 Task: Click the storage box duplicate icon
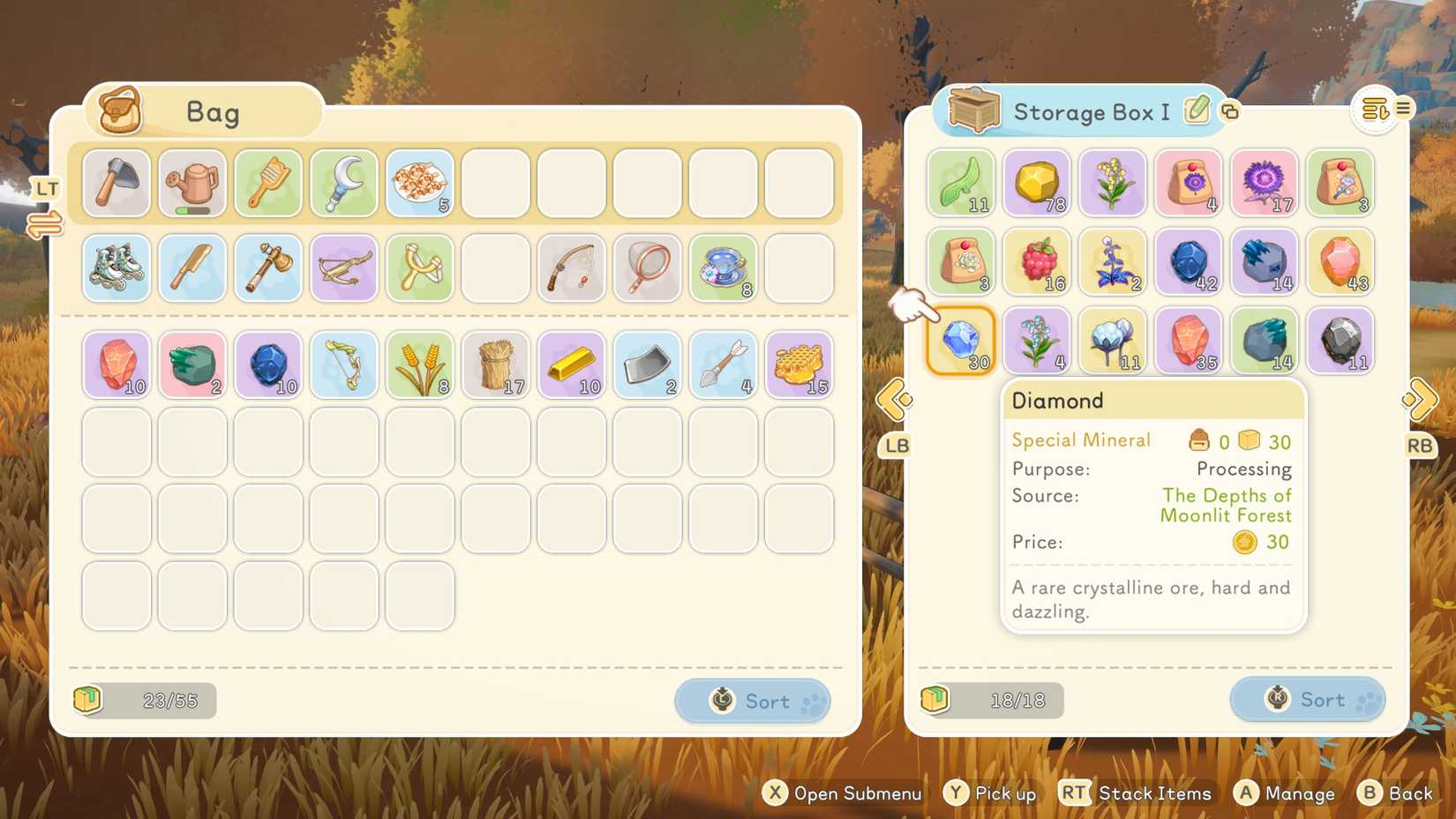[1228, 112]
